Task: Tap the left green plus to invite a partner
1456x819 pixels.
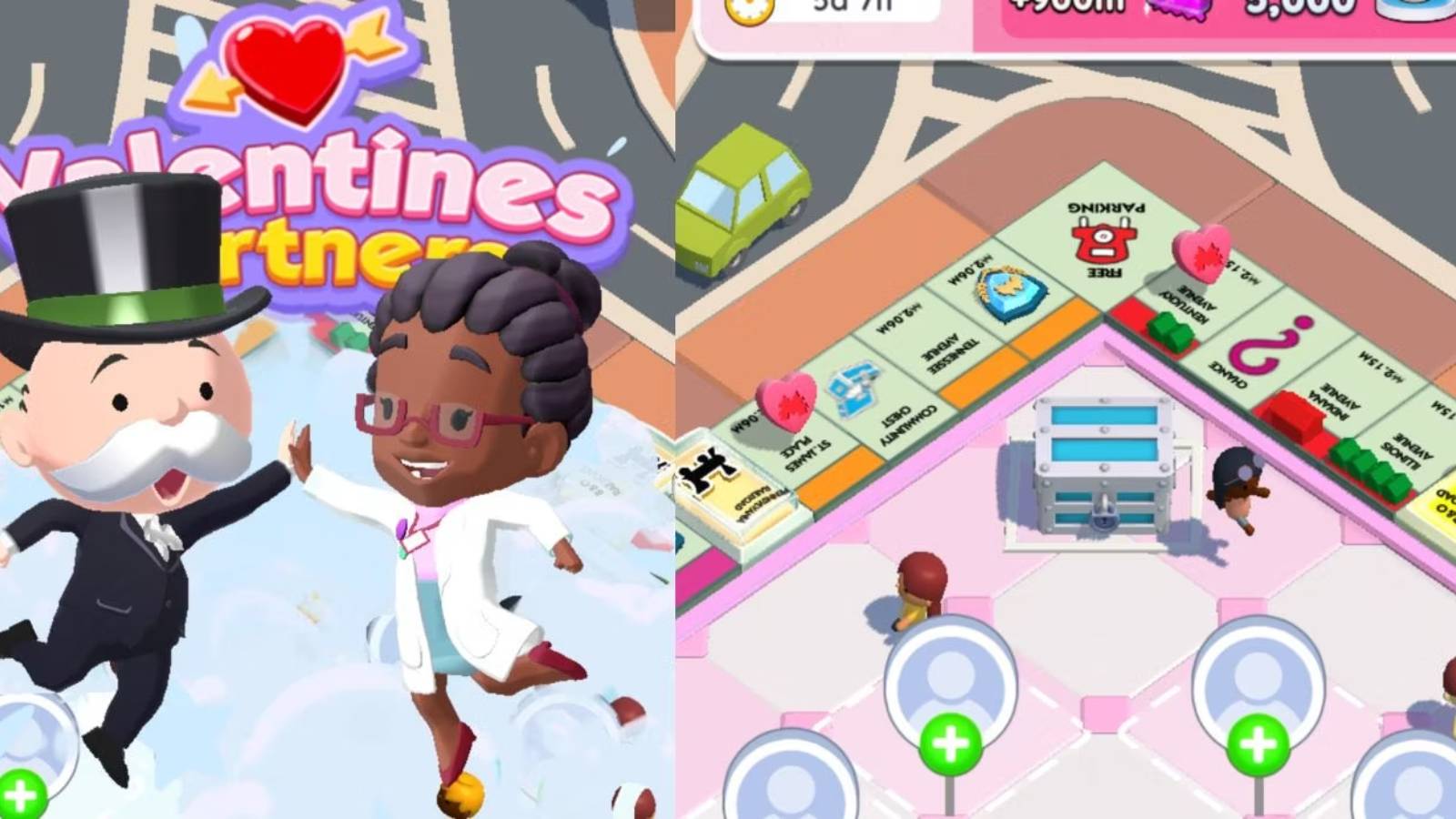Action: point(954,743)
